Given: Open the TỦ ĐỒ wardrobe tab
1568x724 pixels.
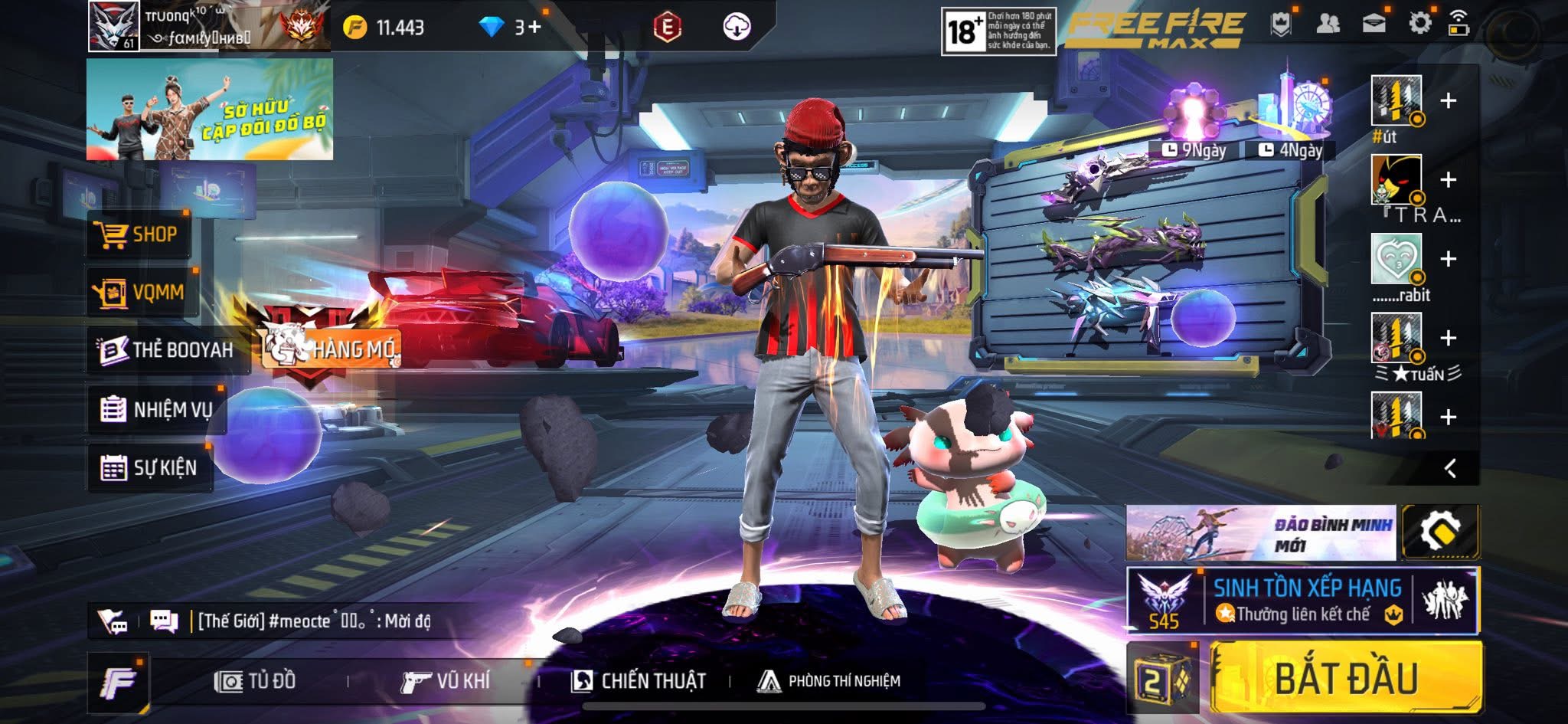Looking at the screenshot, I should (255, 681).
